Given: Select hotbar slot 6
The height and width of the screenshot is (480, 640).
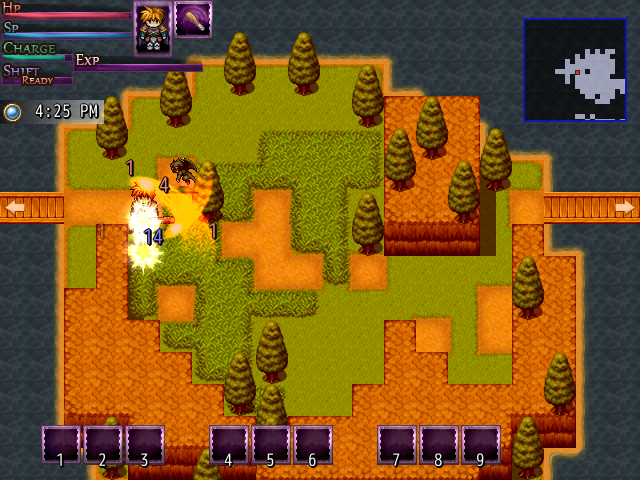Looking at the screenshot, I should pos(313,445).
